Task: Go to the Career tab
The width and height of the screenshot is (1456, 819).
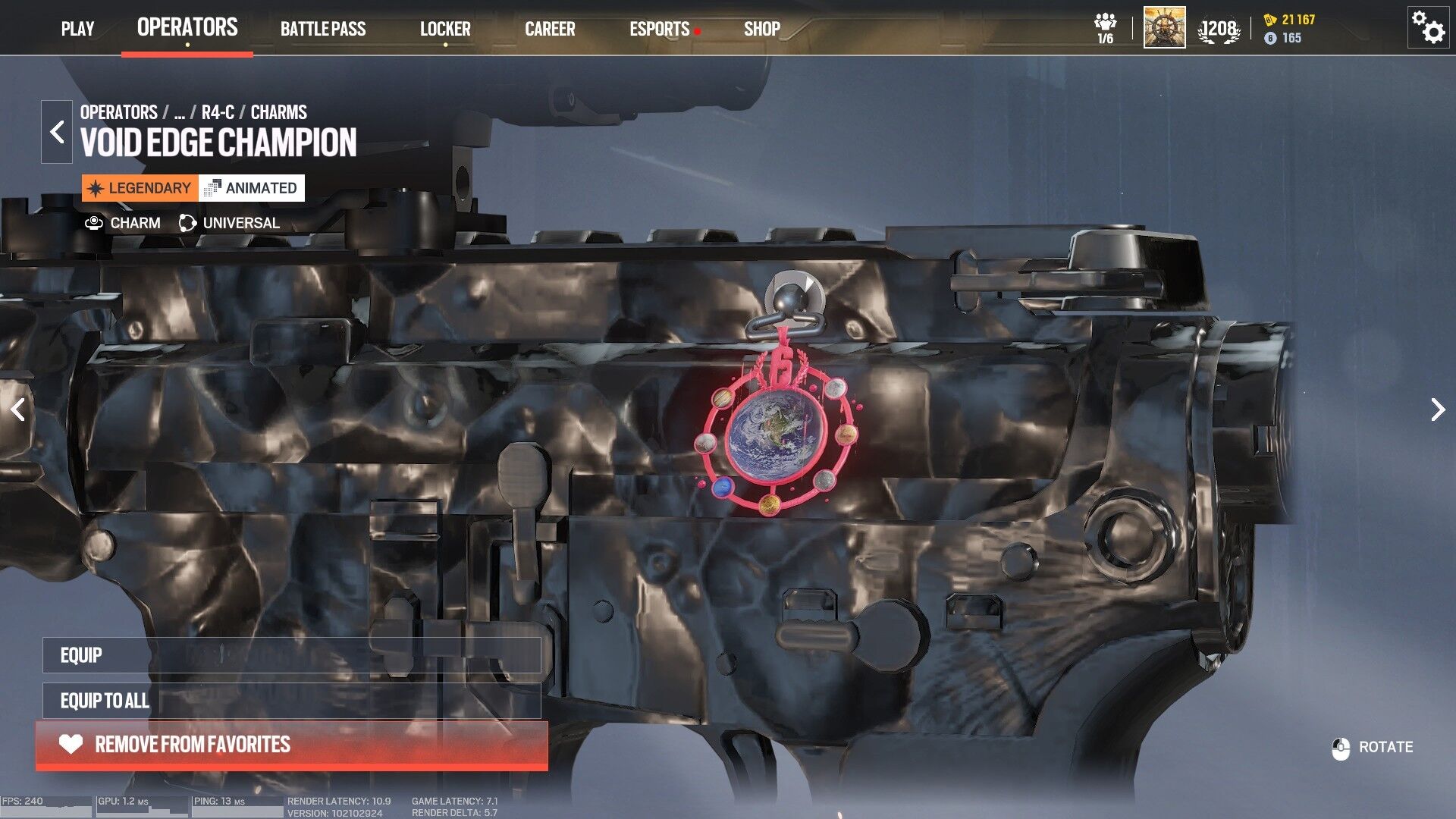Action: [550, 29]
